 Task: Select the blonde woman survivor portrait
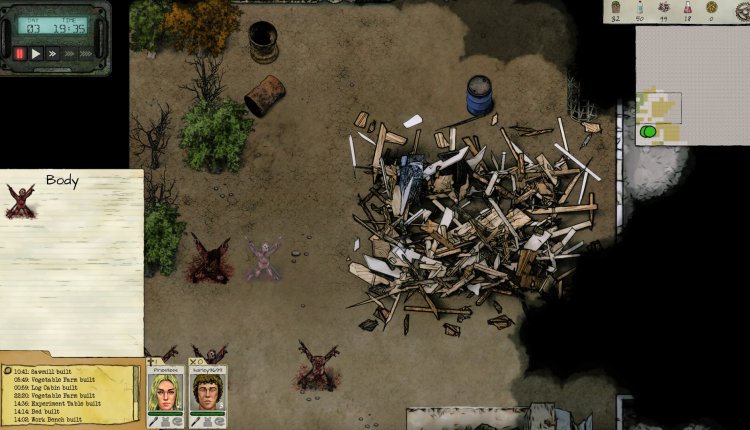pyautogui.click(x=163, y=394)
